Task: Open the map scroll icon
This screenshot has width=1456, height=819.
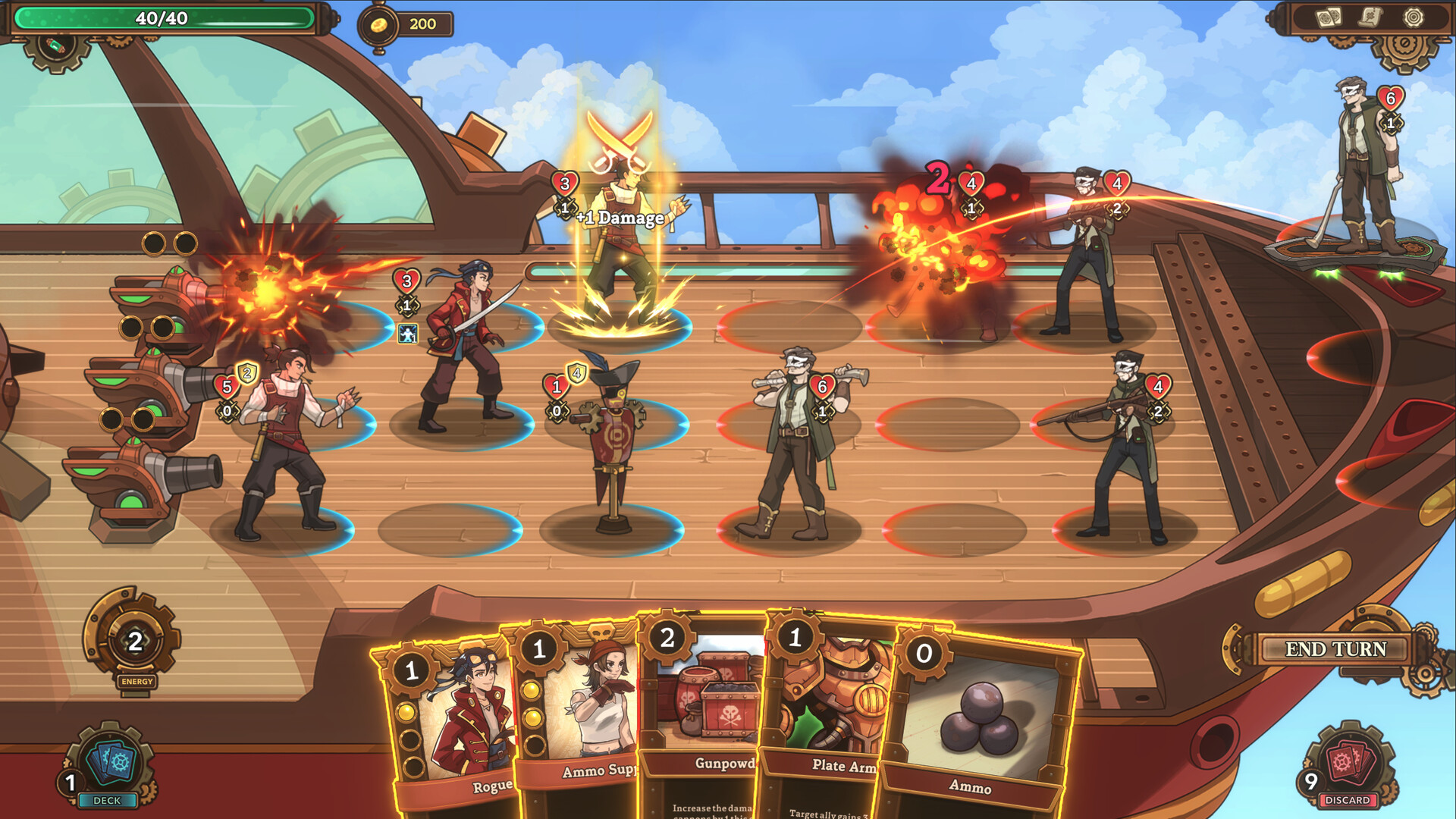Action: [x=1370, y=17]
